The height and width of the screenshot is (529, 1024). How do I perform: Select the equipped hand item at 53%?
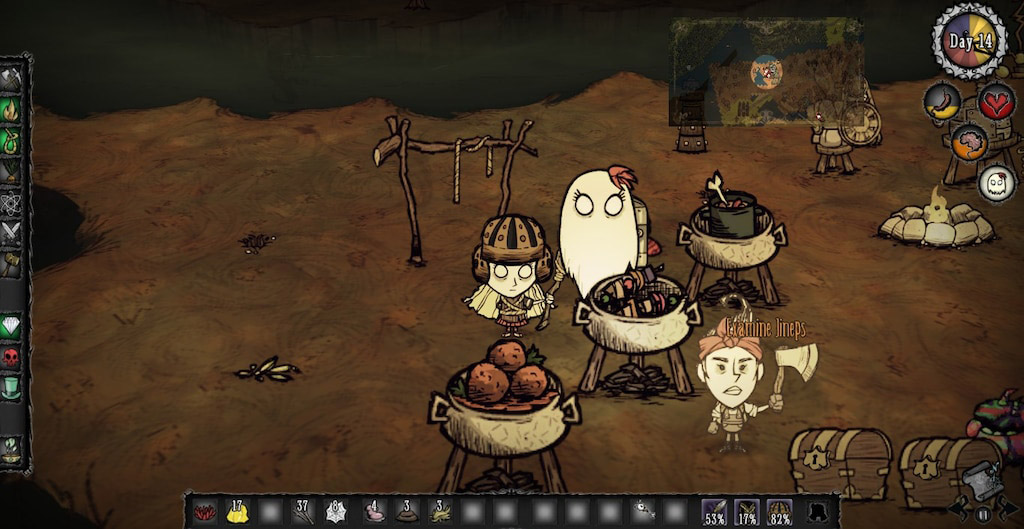coord(715,511)
